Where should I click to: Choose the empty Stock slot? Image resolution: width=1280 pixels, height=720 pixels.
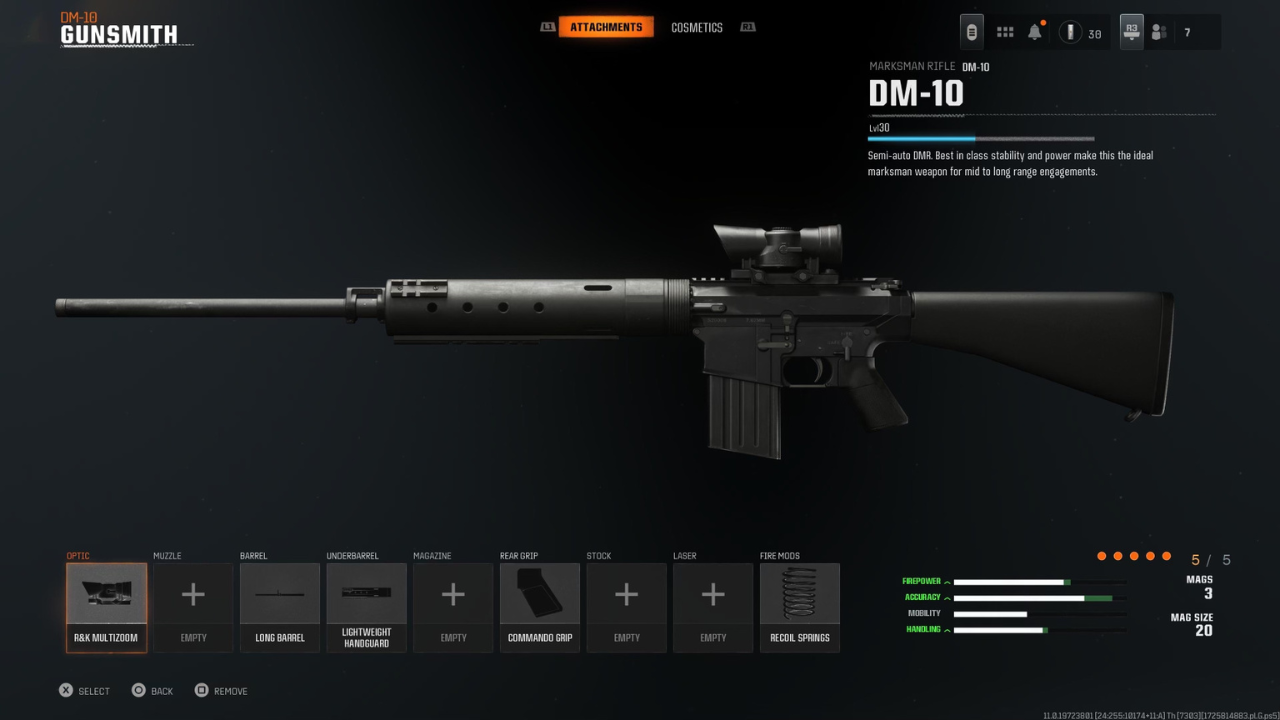(626, 607)
